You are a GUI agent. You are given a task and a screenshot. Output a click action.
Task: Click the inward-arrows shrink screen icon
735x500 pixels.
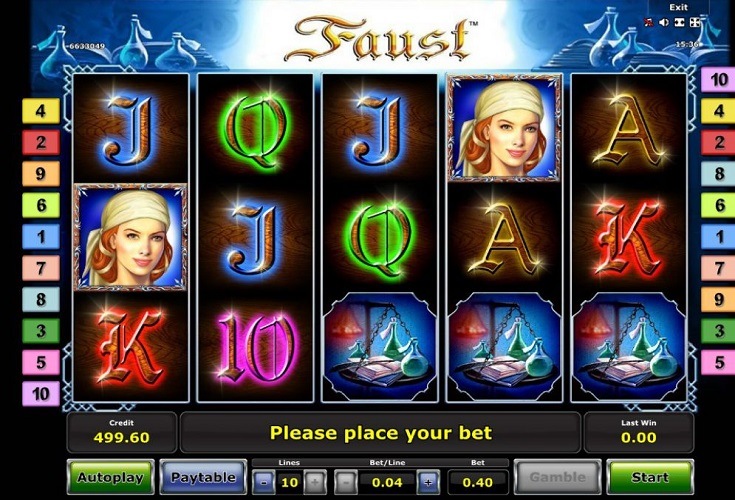679,21
